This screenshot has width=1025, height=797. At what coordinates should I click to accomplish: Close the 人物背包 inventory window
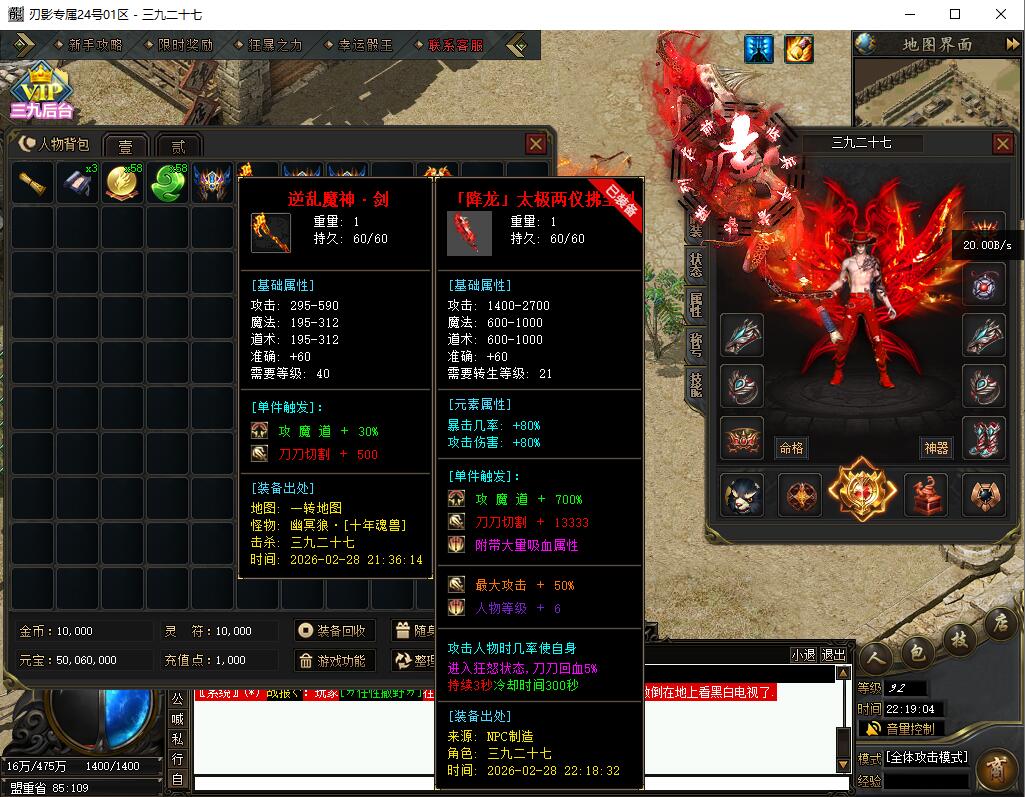[536, 144]
